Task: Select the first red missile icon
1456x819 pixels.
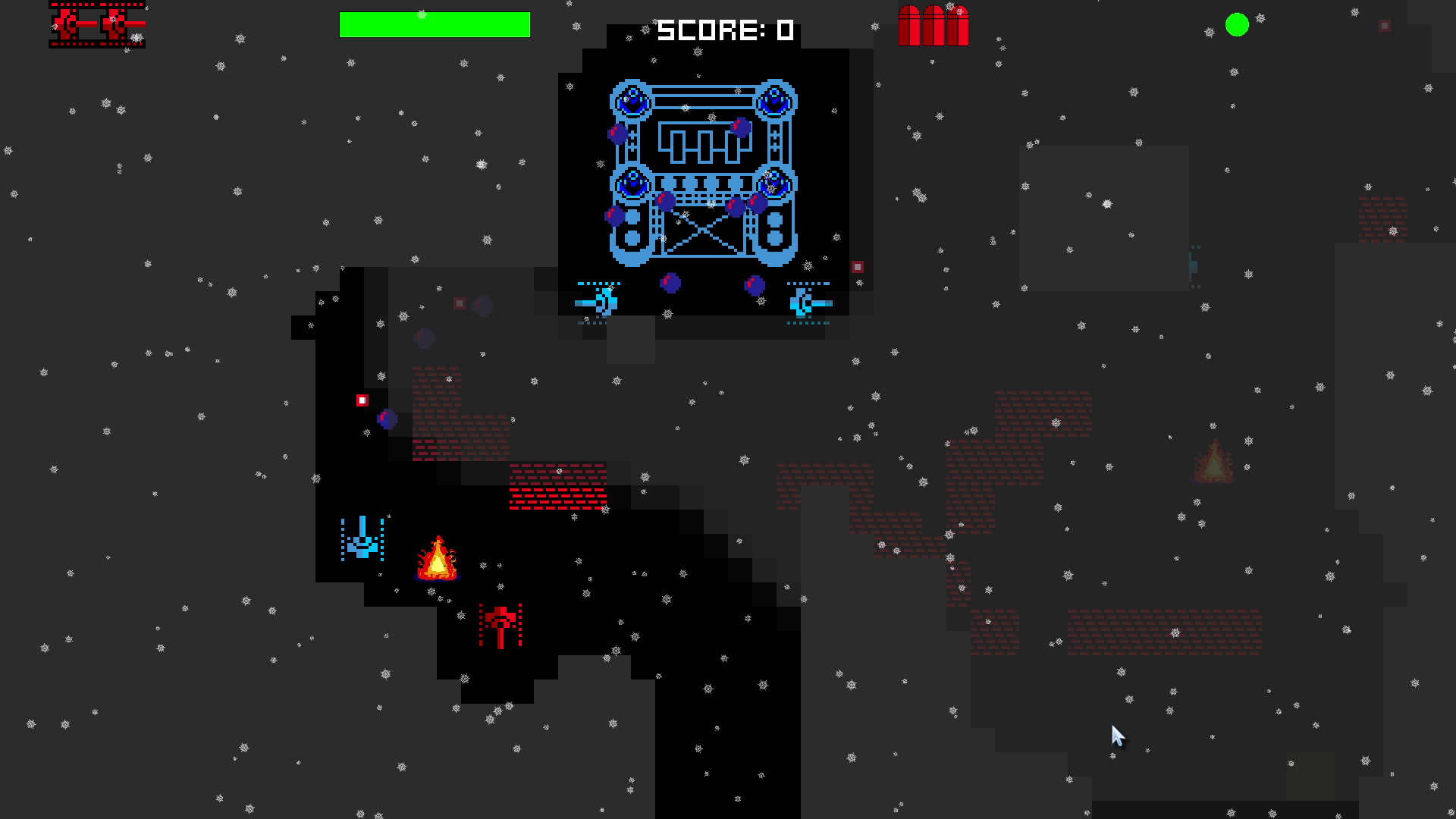Action: tap(909, 27)
